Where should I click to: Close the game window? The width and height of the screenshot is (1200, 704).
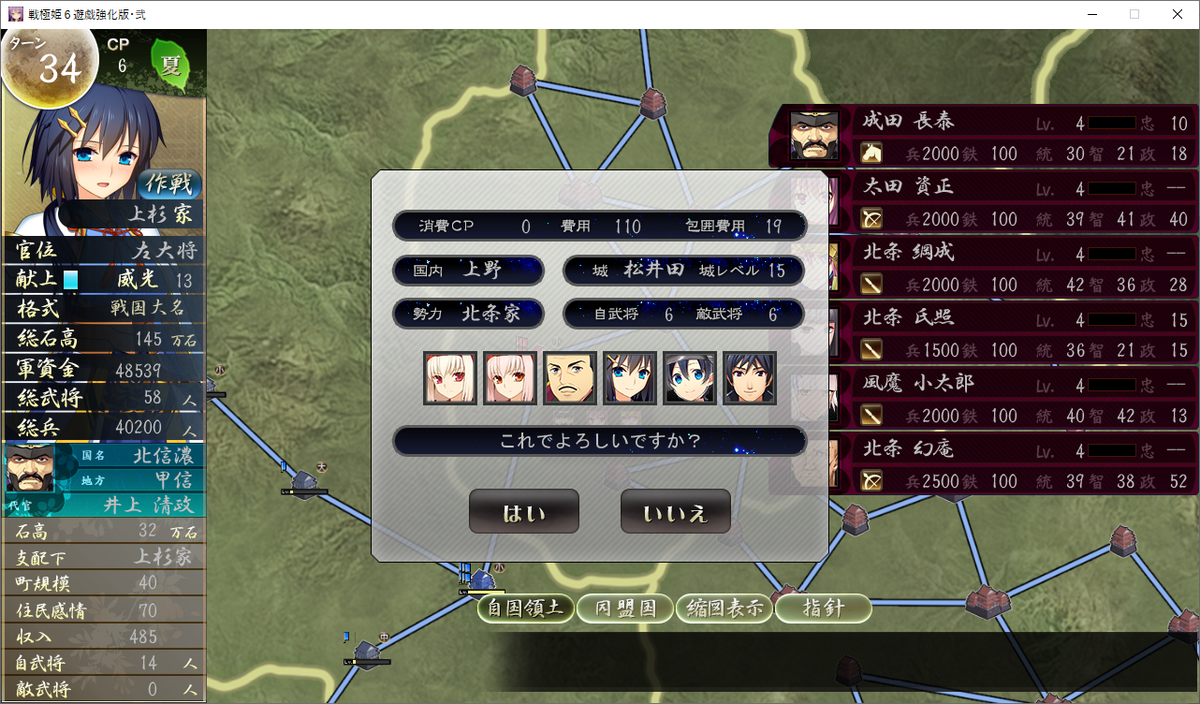point(1176,14)
